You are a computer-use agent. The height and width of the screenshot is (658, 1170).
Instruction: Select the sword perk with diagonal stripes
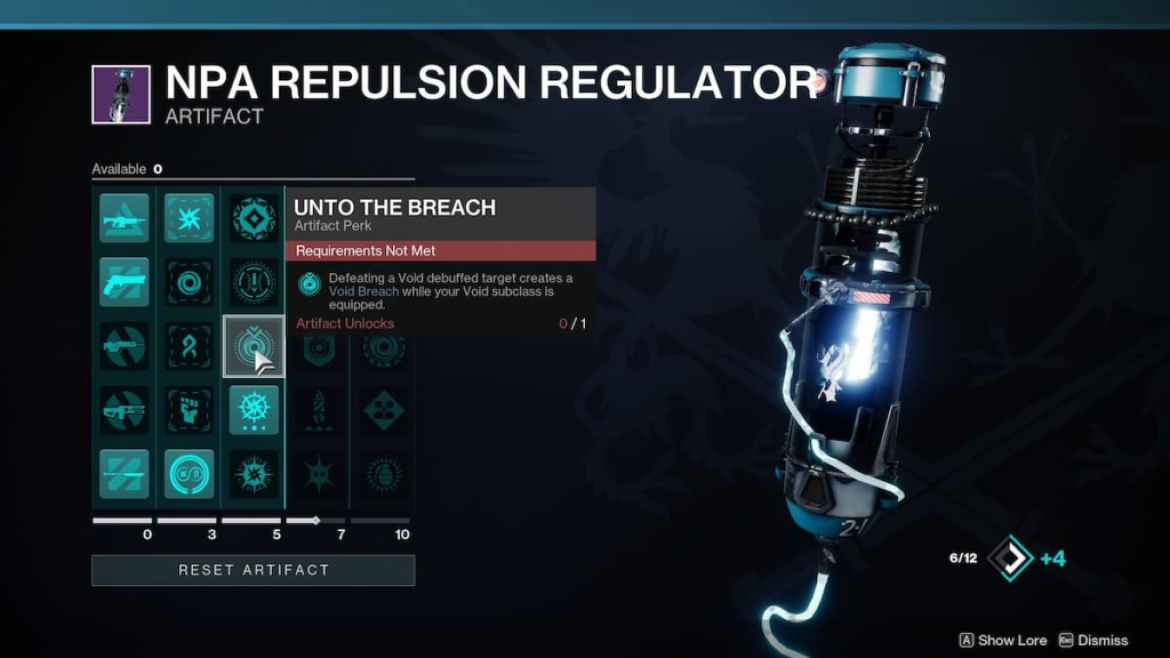(124, 474)
